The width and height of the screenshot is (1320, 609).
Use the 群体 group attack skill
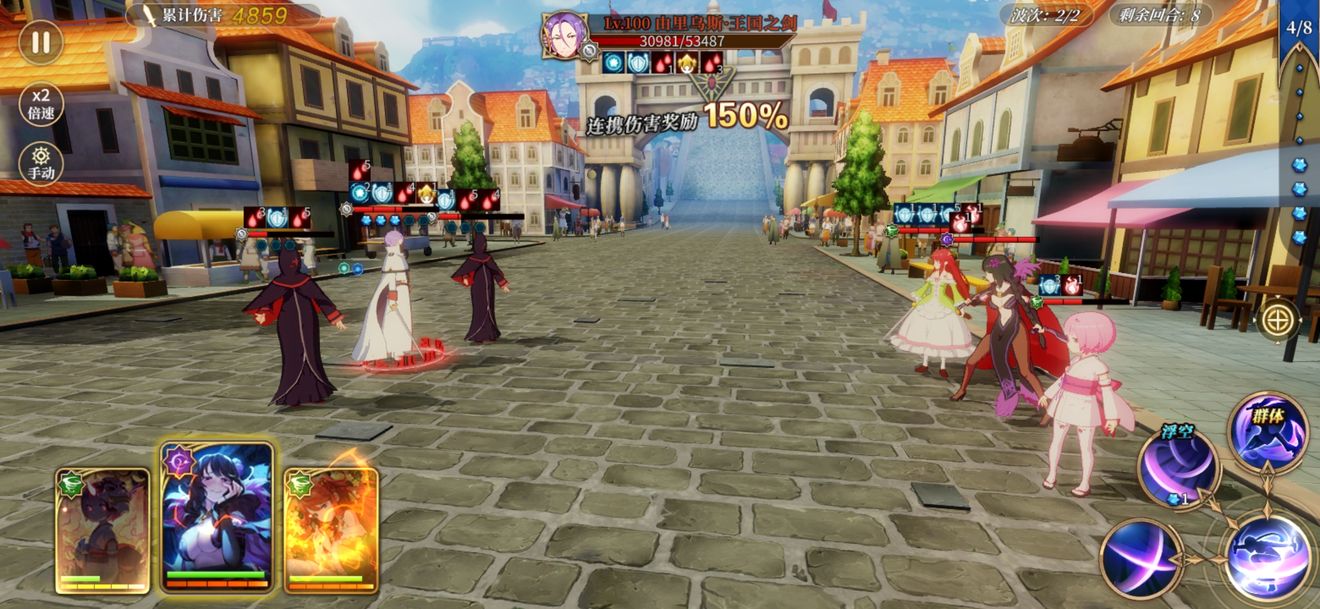click(x=1268, y=432)
